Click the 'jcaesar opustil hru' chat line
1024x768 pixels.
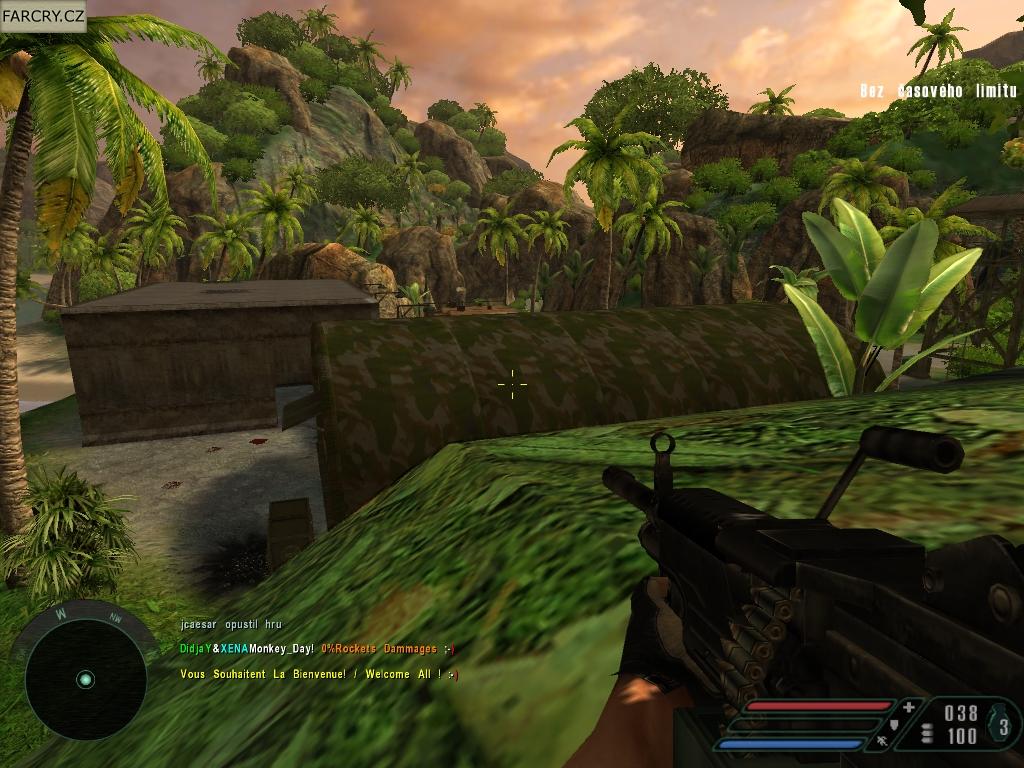pyautogui.click(x=231, y=624)
